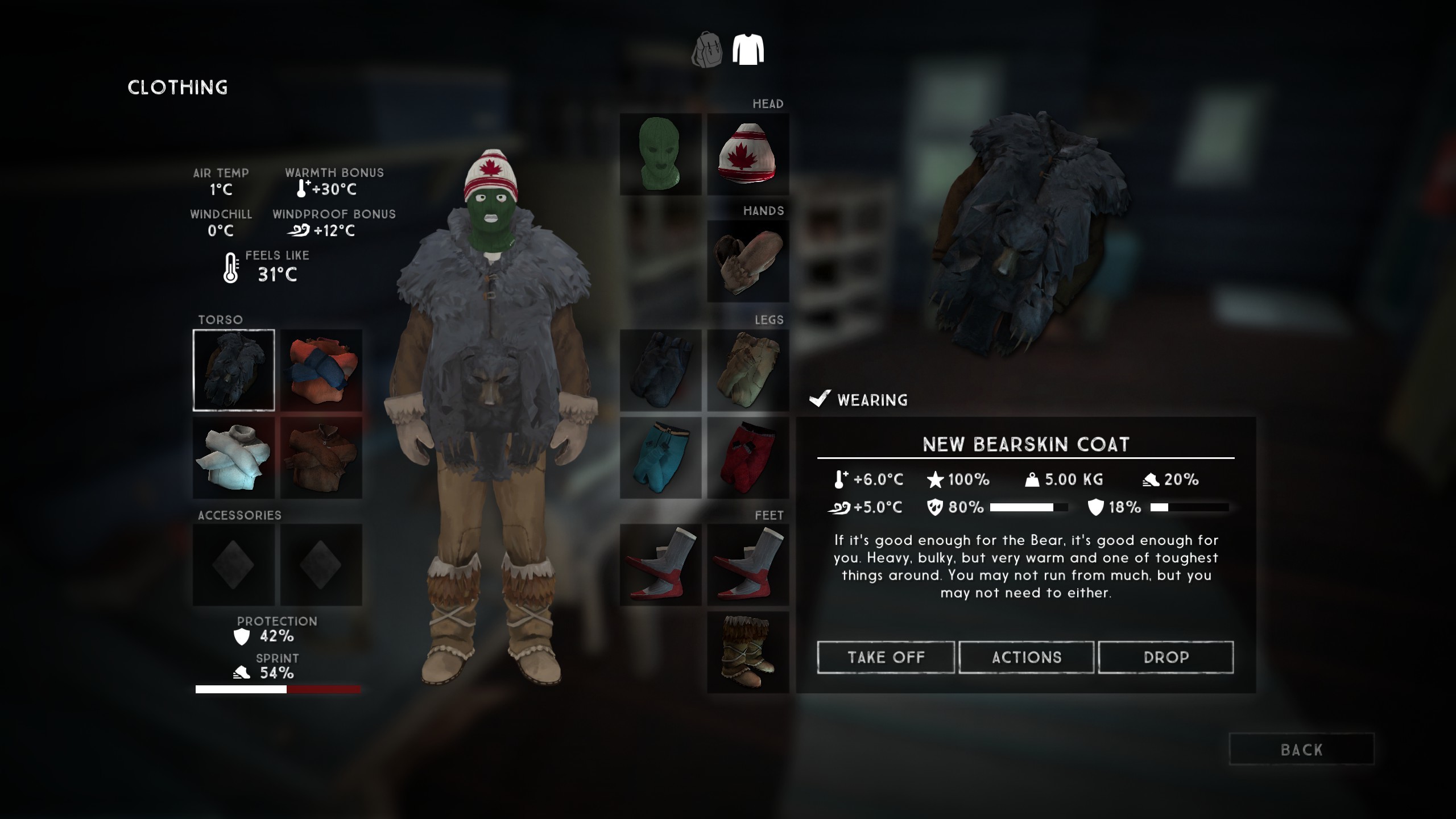Screen dimensions: 1456x819
Task: Select the green balaclava in Head slot
Action: pos(660,154)
